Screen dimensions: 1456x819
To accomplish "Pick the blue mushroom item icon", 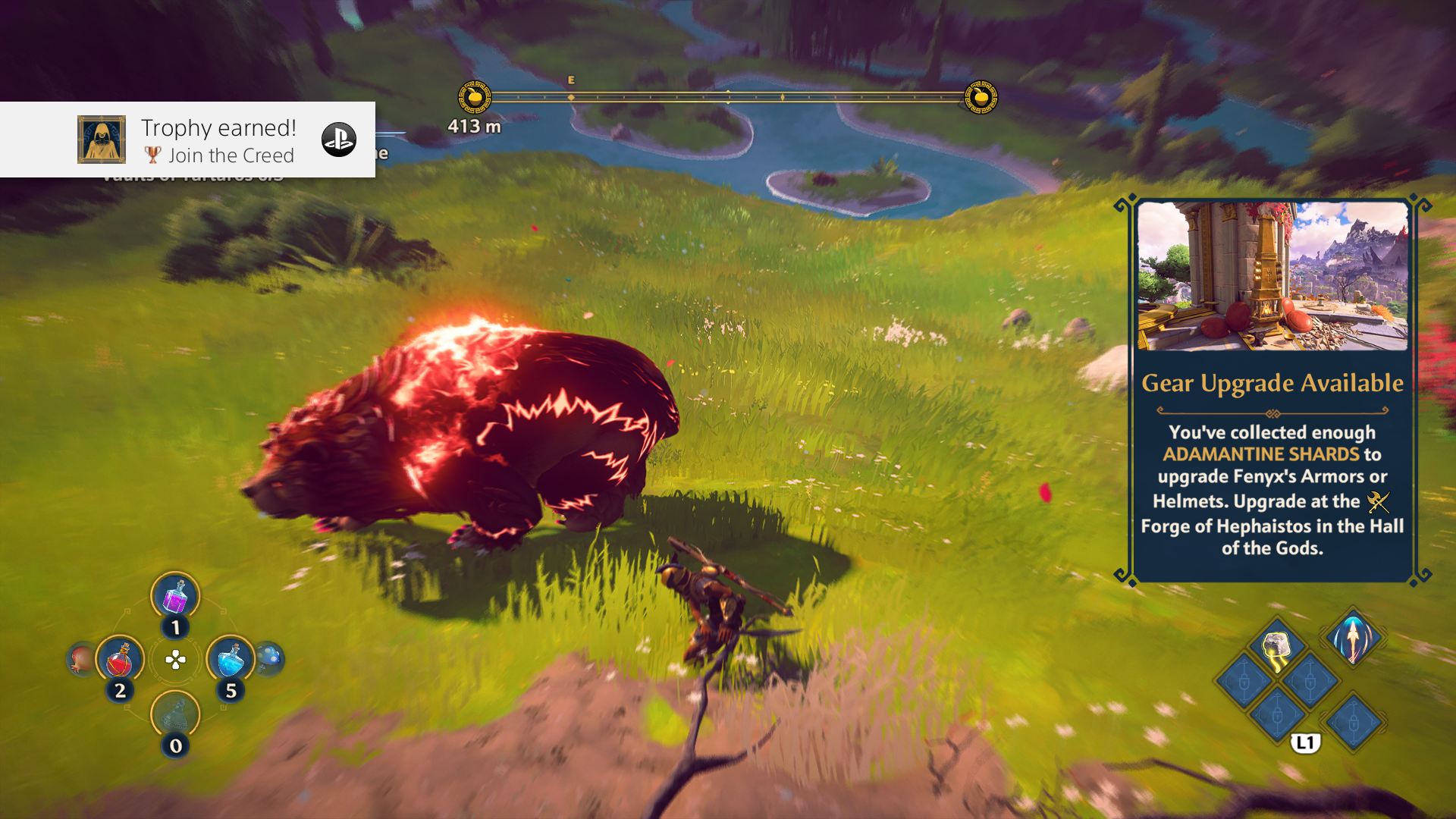I will click(269, 657).
